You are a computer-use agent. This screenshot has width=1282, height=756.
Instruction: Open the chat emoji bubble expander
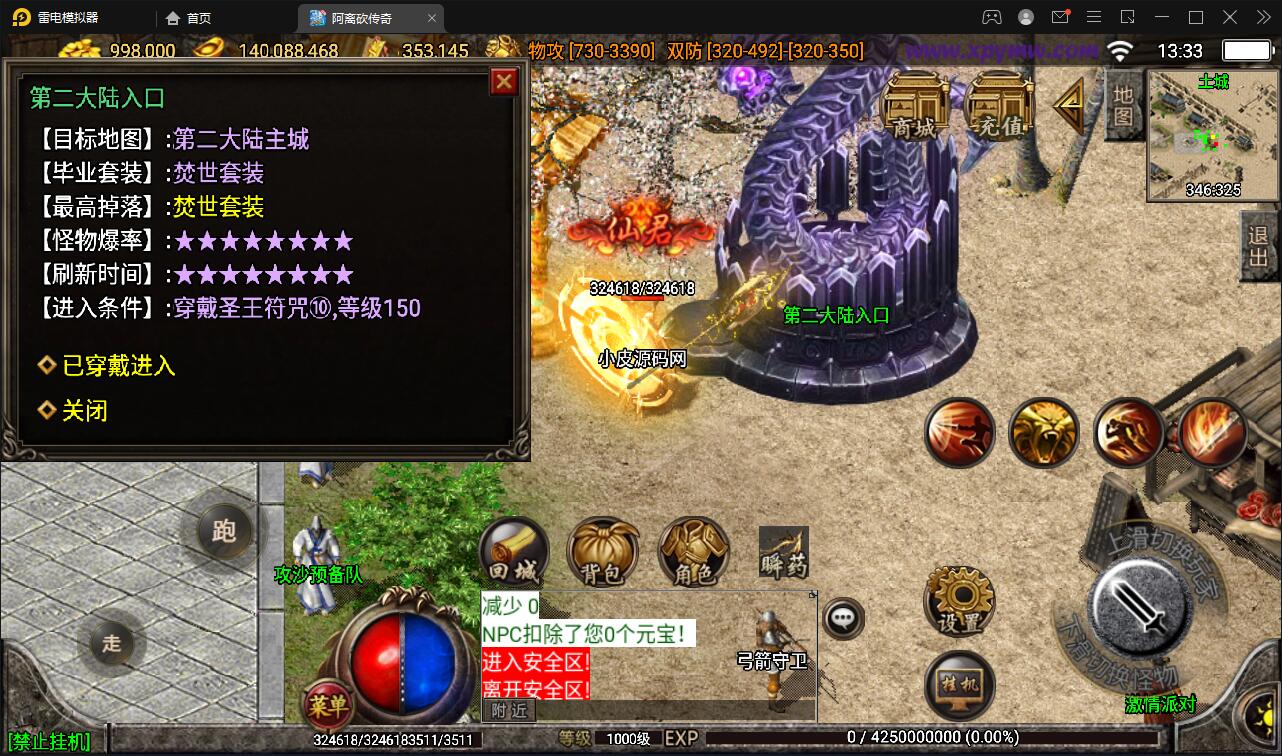click(x=842, y=618)
